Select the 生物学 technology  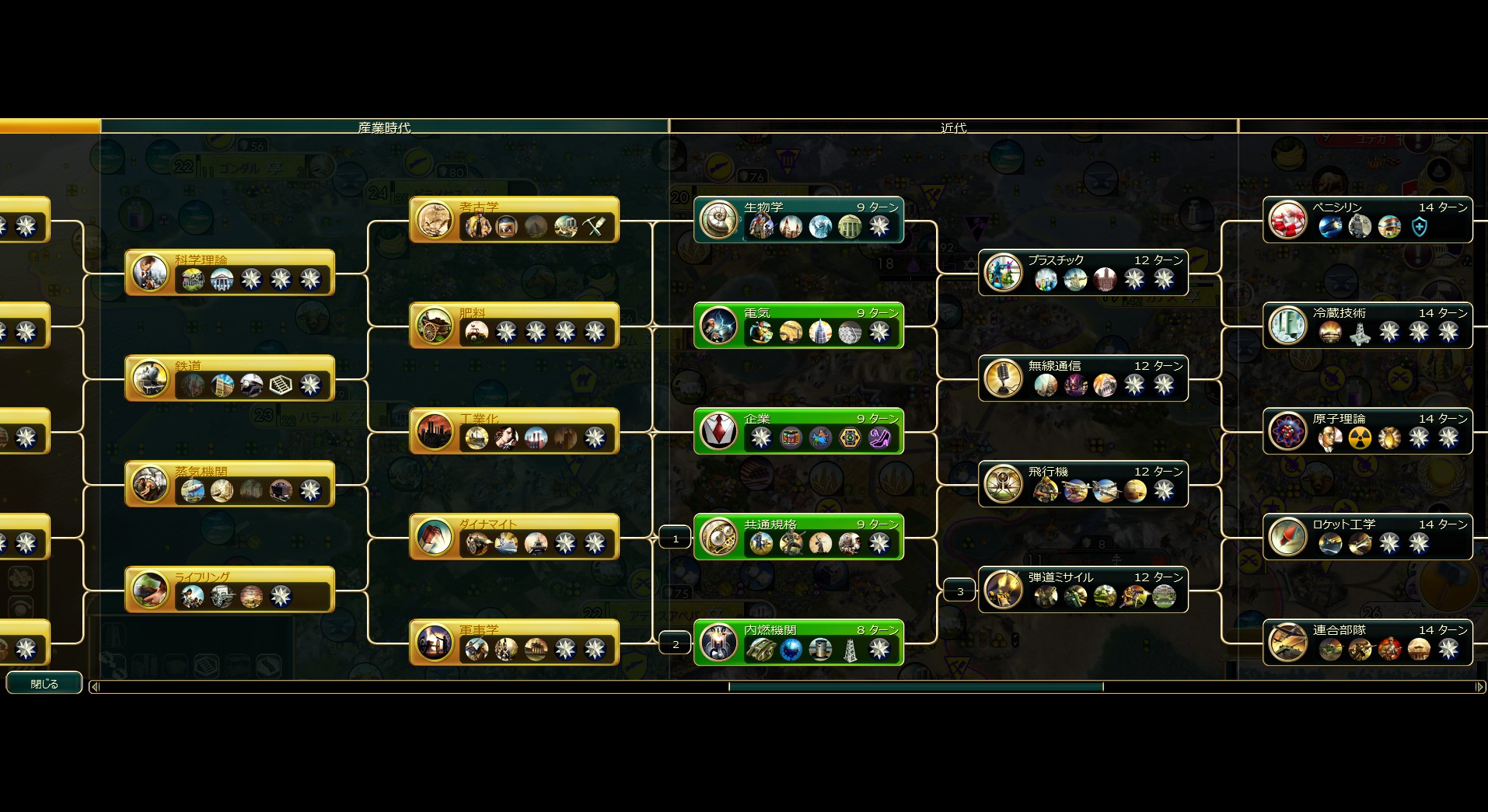click(x=798, y=219)
